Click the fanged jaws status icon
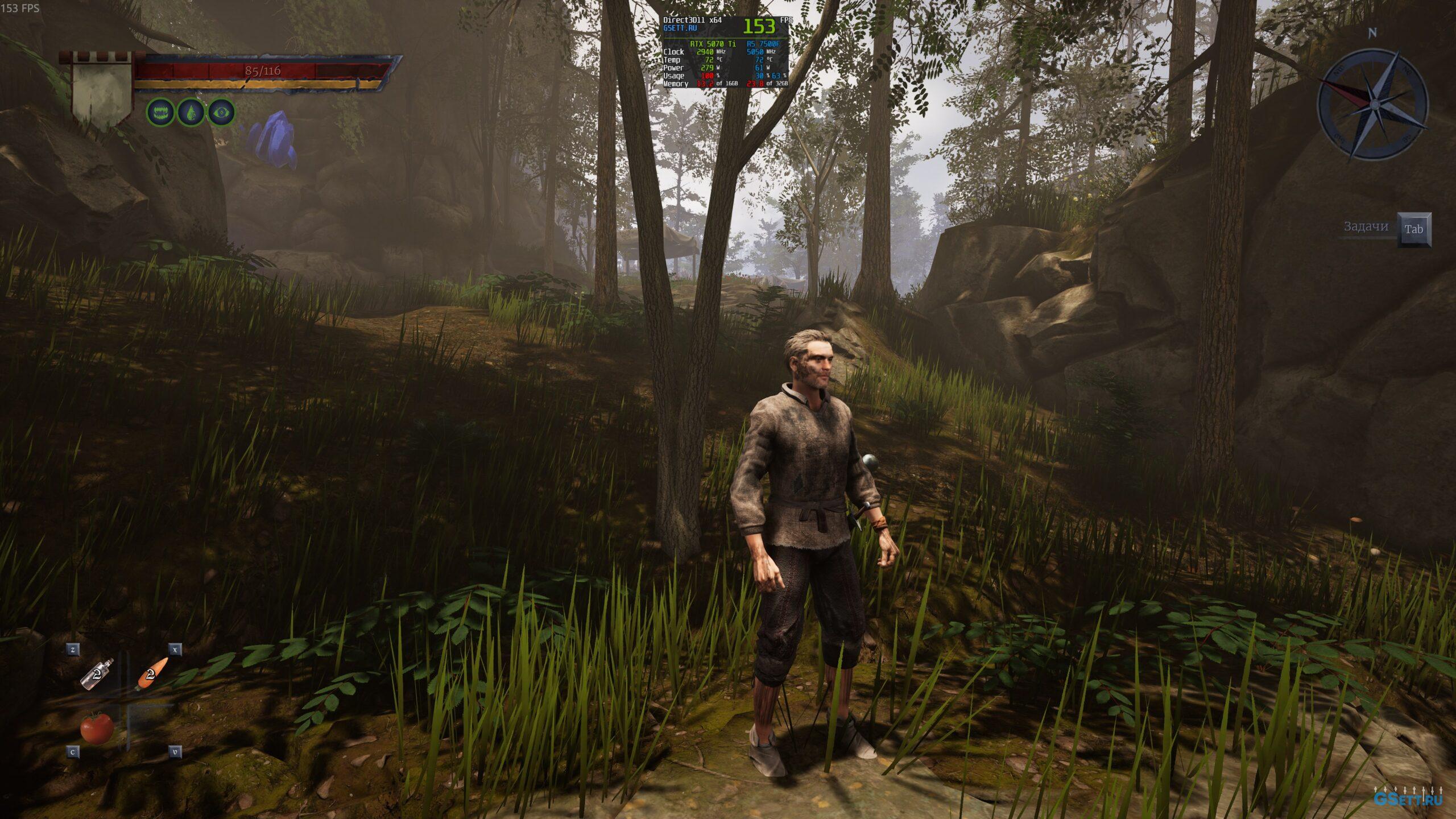1456x819 pixels. pos(160,113)
